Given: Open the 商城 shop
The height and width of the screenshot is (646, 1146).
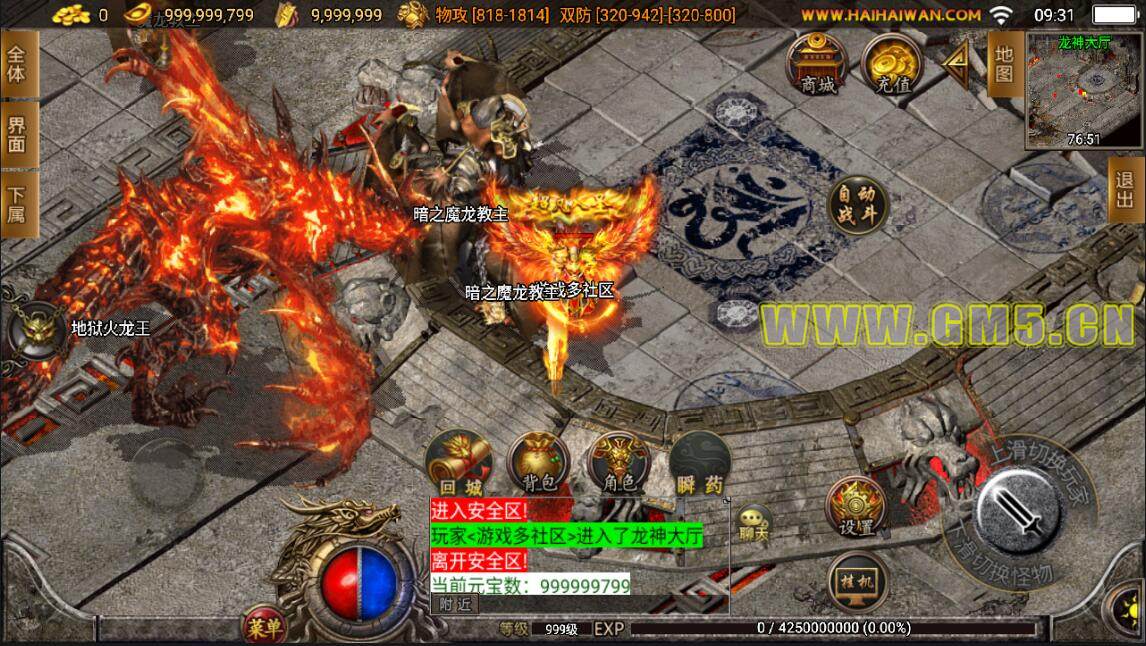Looking at the screenshot, I should (x=817, y=66).
